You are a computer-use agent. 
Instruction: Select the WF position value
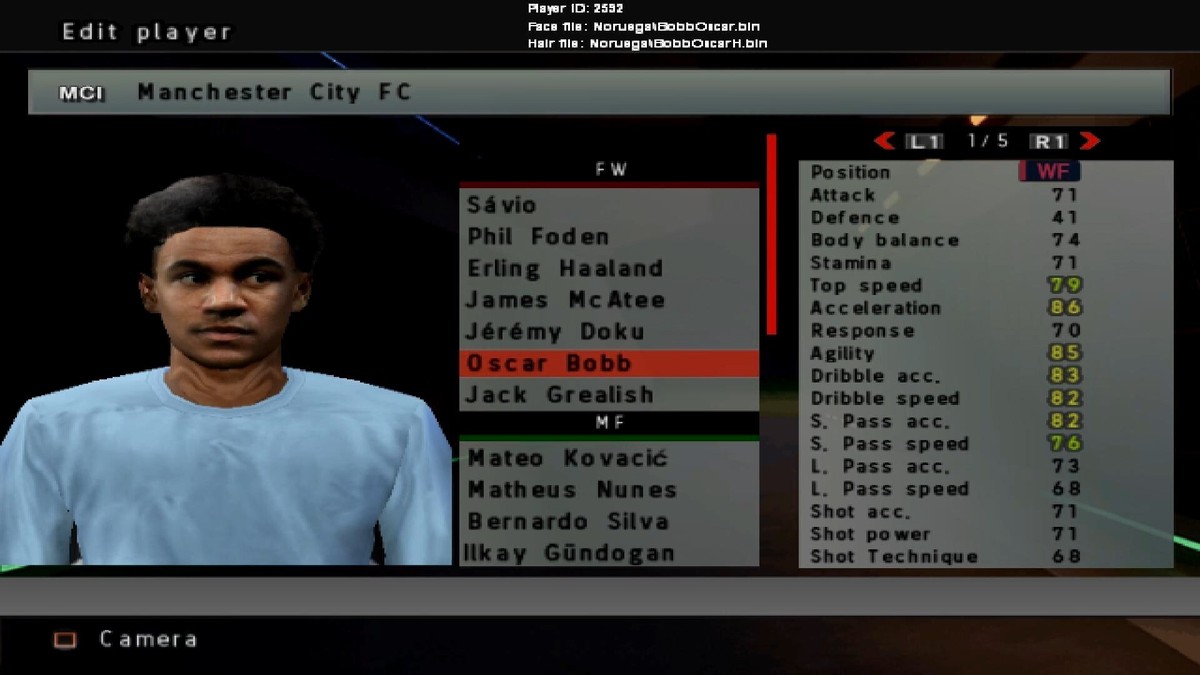coord(1050,172)
